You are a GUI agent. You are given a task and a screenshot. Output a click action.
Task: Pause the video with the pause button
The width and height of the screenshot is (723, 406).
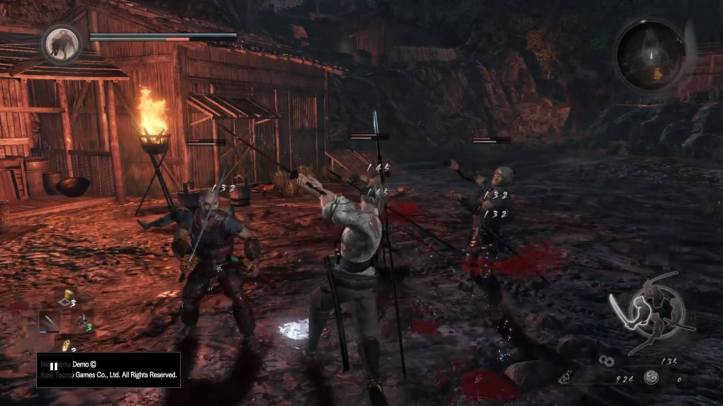click(x=52, y=366)
